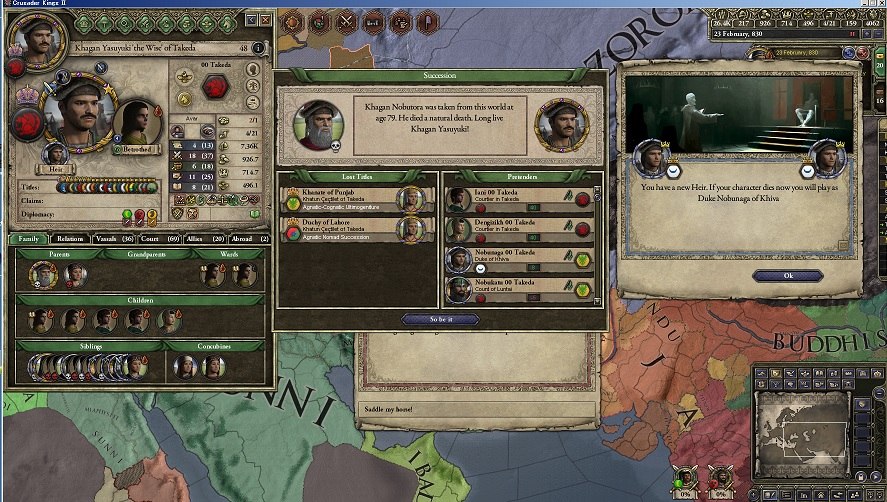The image size is (887, 502).
Task: Confirm succession with 'So be it'
Action: tap(440, 320)
